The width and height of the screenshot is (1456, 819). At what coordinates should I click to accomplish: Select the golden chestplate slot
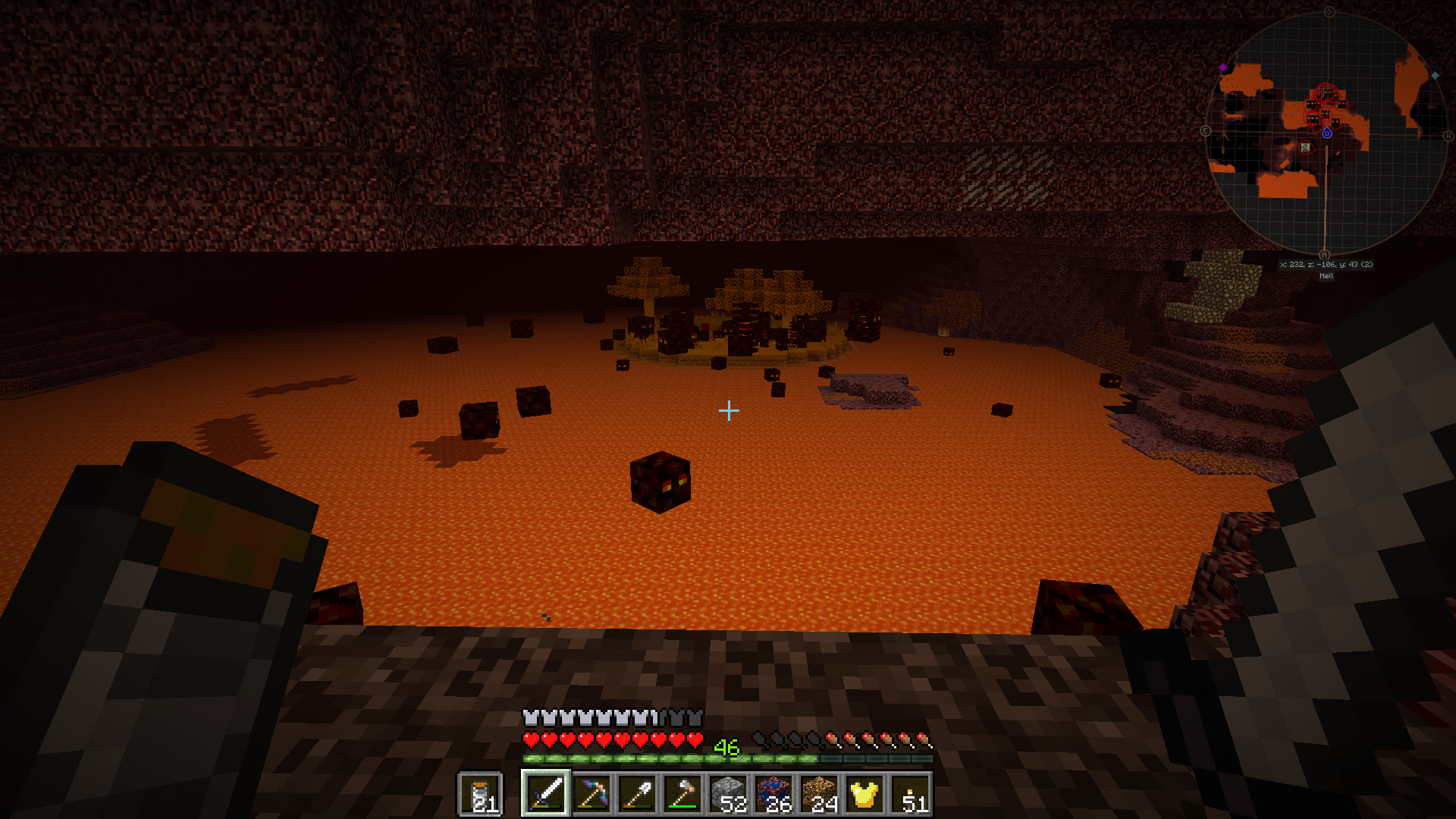(x=864, y=794)
